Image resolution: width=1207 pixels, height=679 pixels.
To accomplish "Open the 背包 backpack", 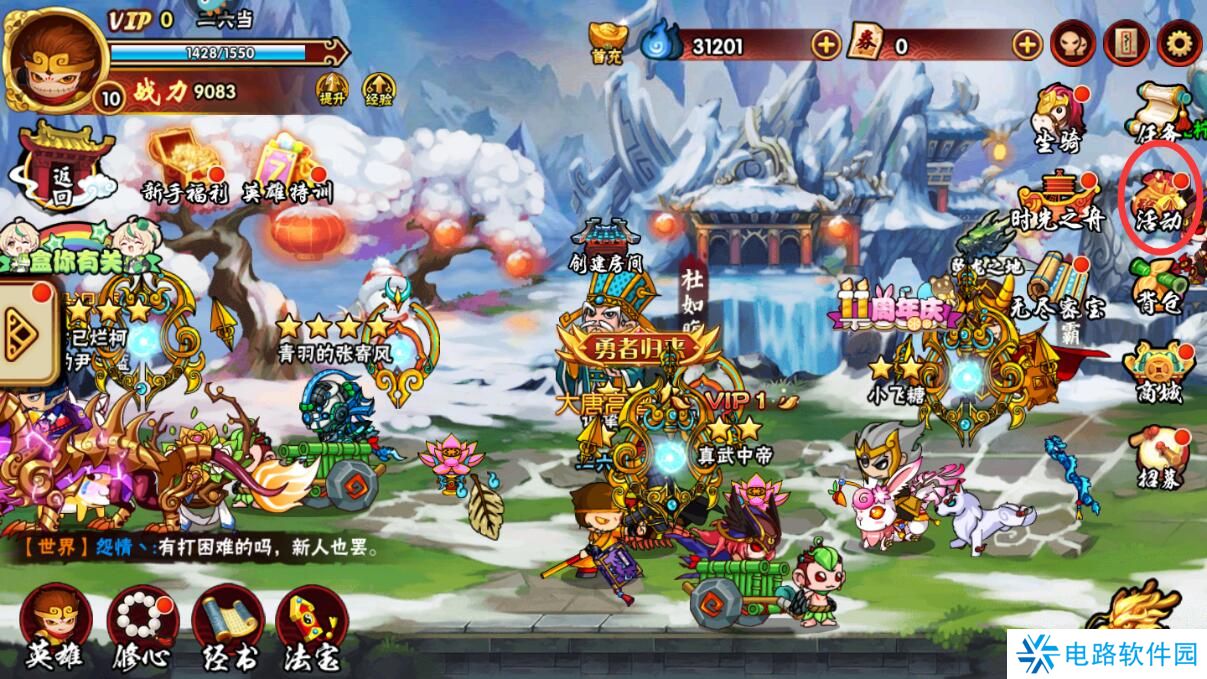I will (1160, 286).
